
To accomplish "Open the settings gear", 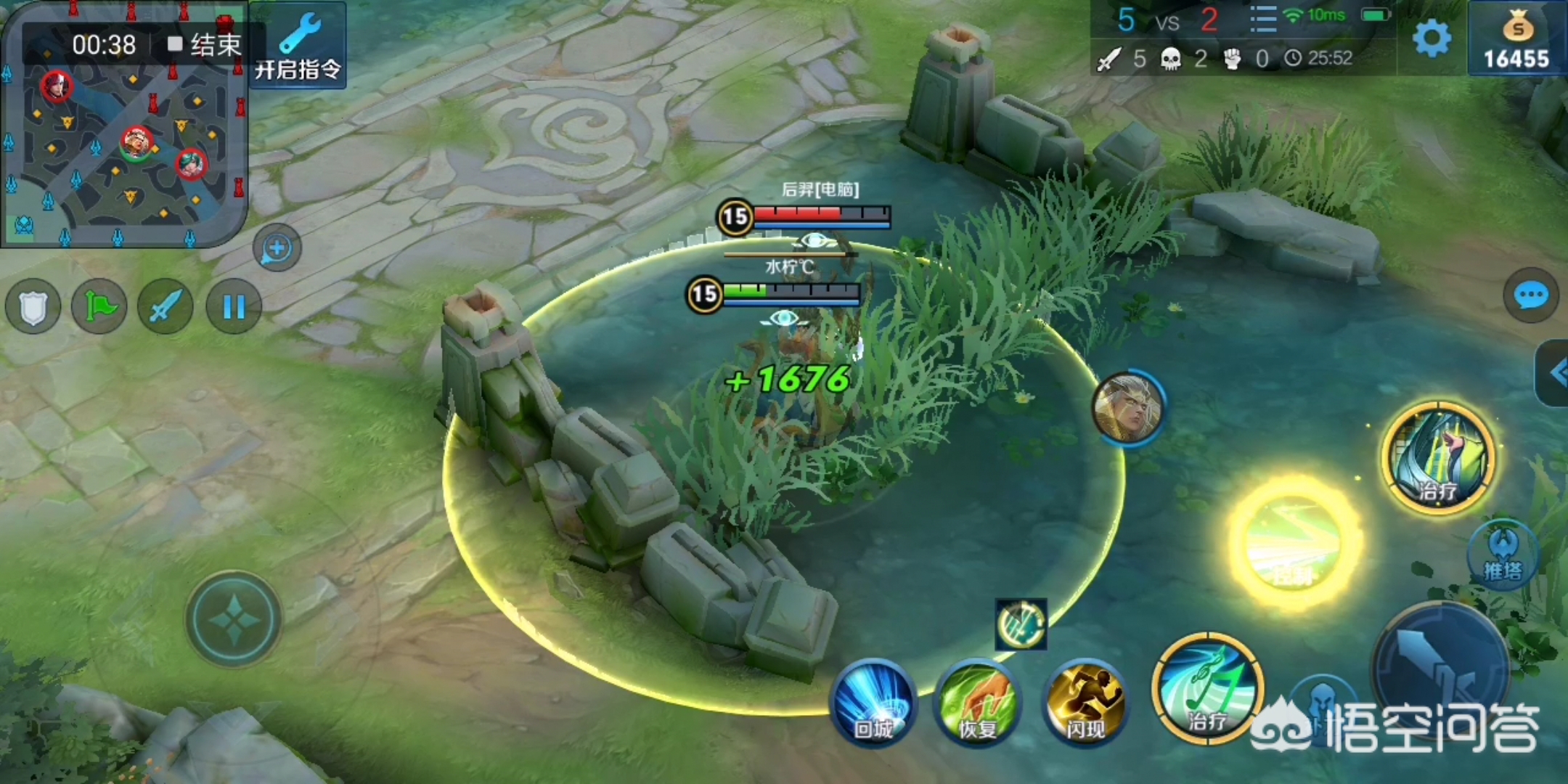I will tap(1431, 38).
